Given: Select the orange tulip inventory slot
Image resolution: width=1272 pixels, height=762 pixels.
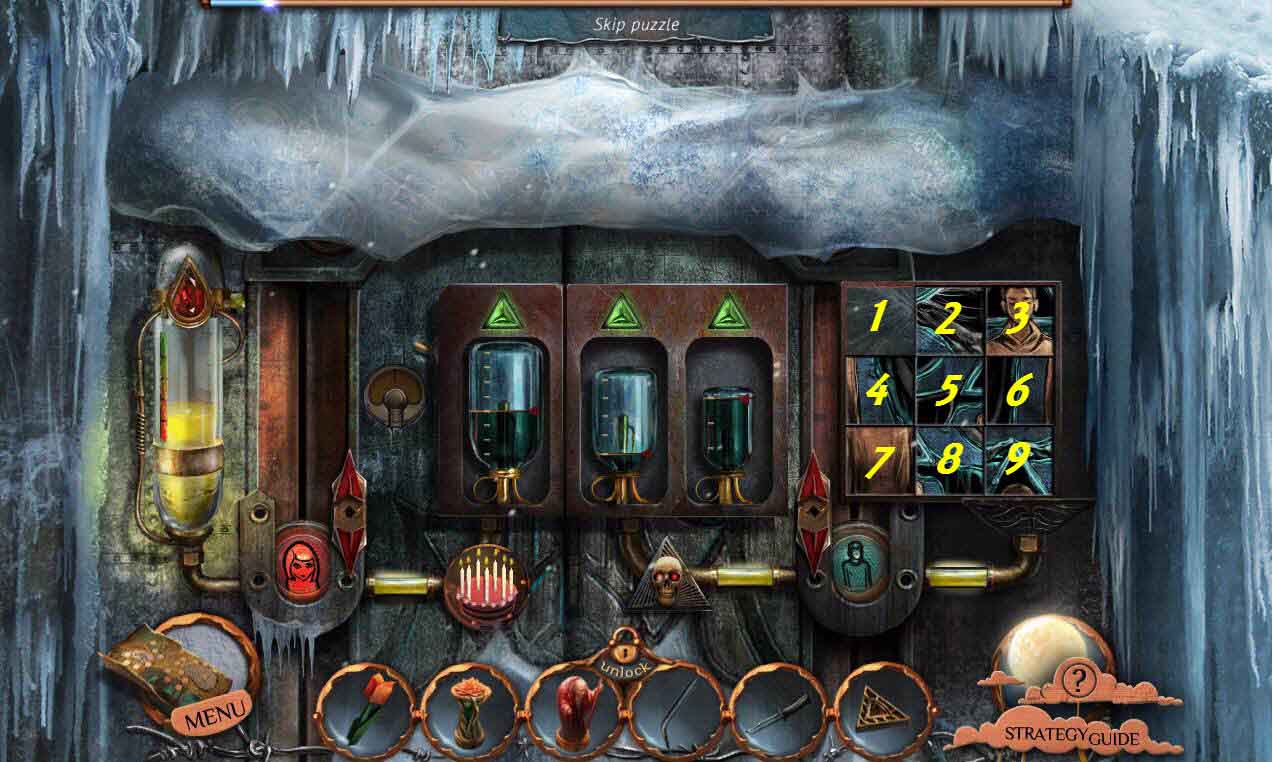Looking at the screenshot, I should click(364, 710).
